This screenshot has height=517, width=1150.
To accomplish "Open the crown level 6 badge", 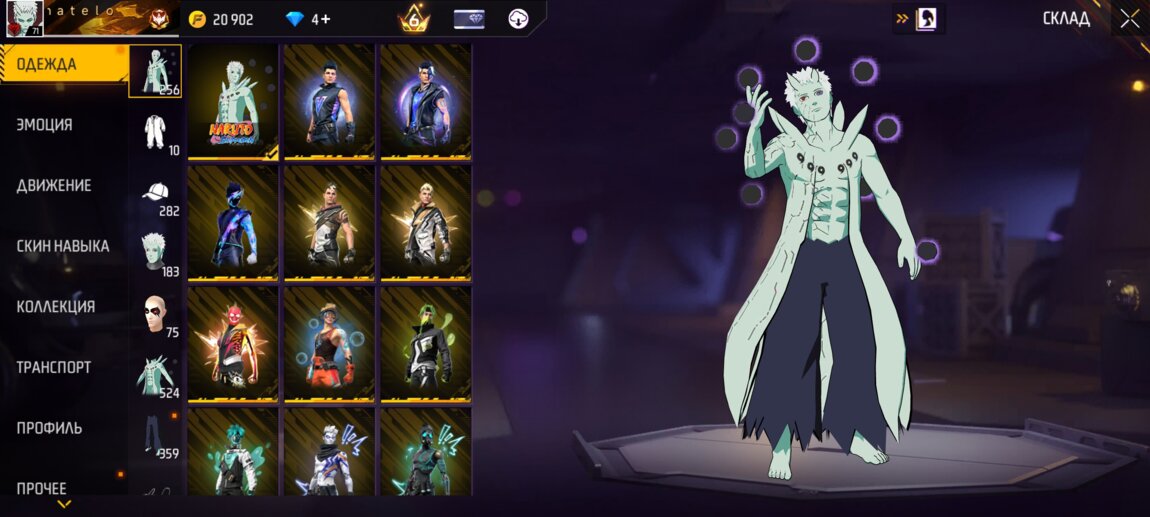I will coord(413,19).
